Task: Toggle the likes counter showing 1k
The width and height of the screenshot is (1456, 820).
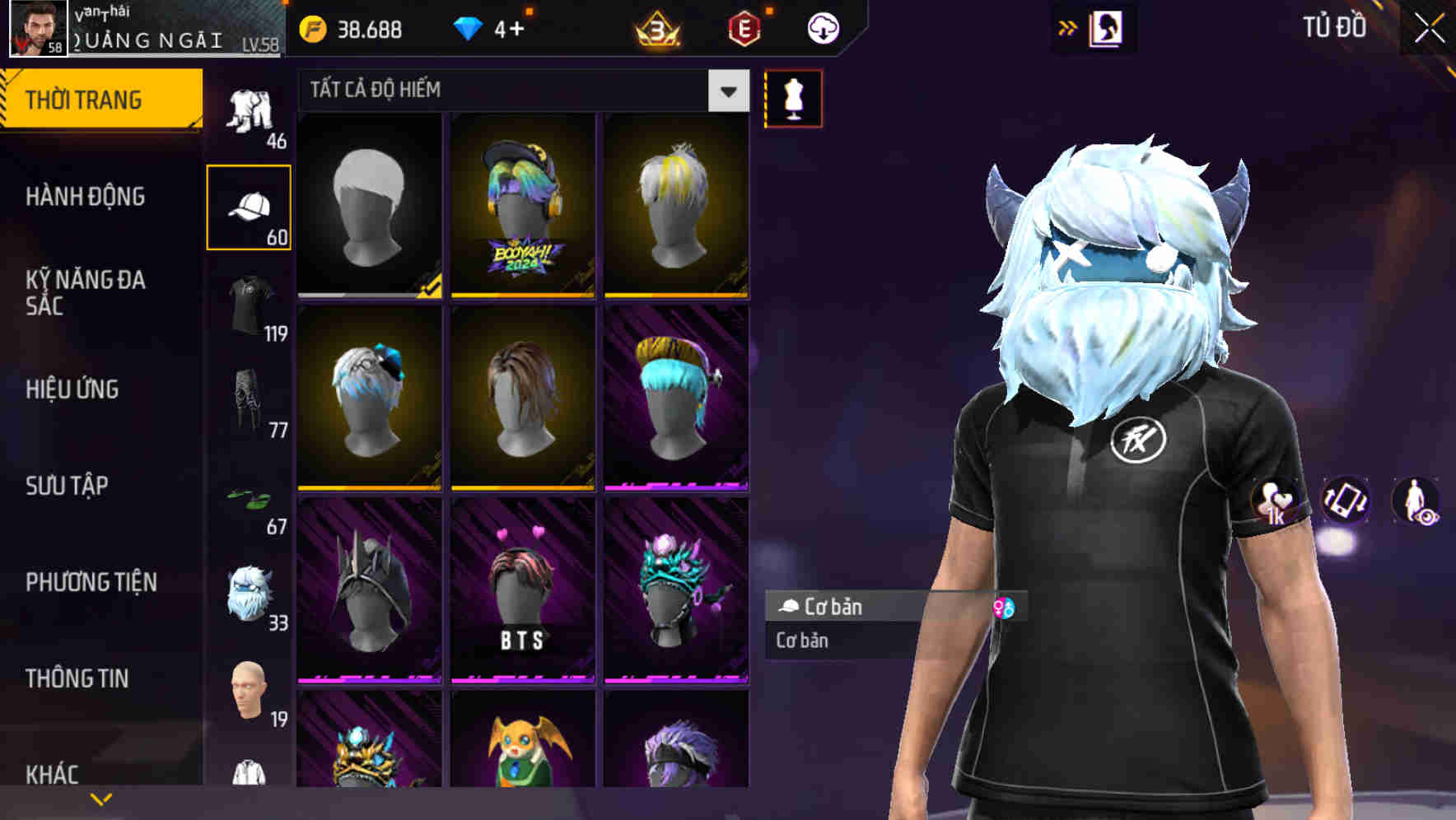Action: pos(1273,504)
